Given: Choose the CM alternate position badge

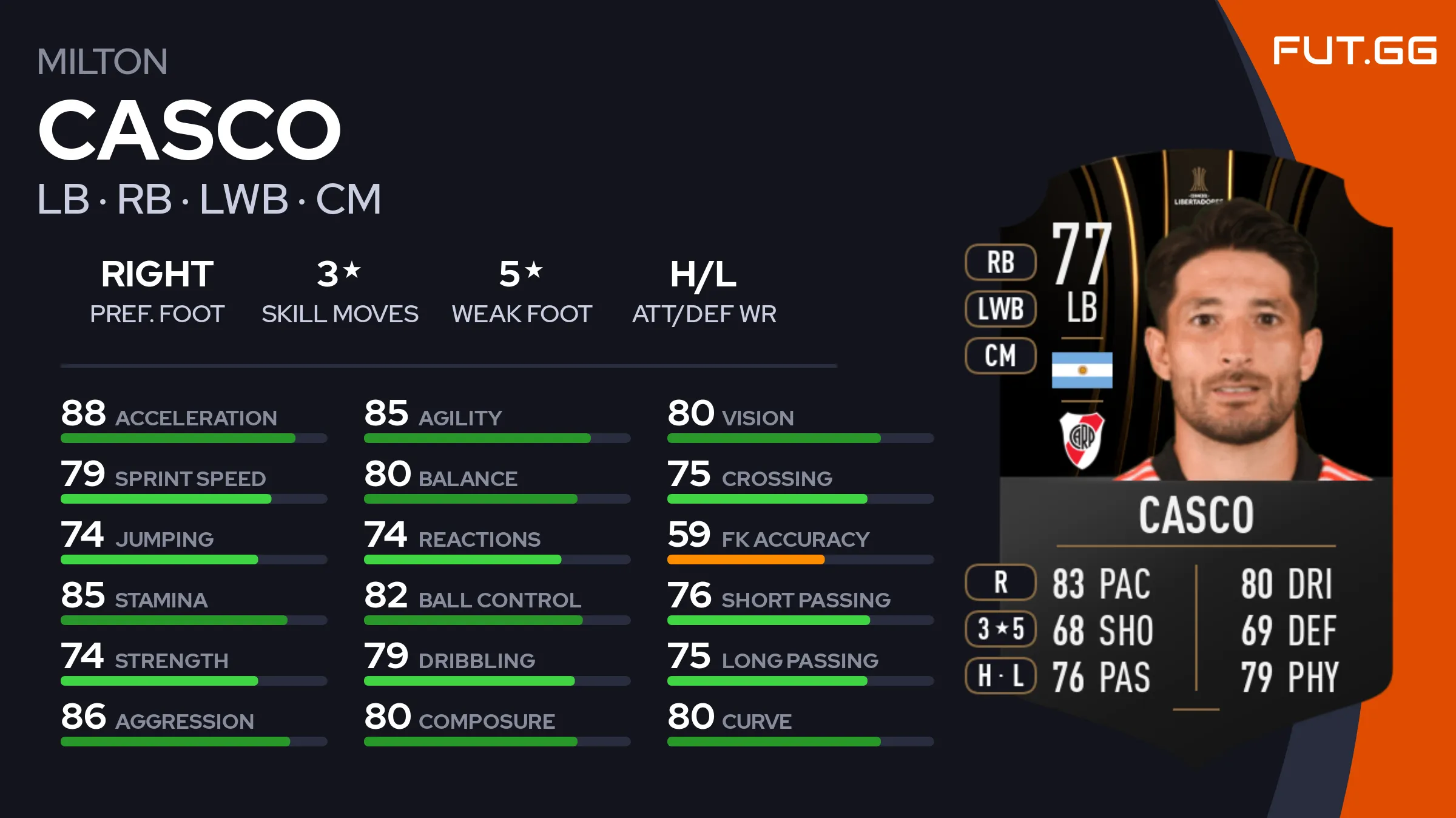Looking at the screenshot, I should pyautogui.click(x=1000, y=356).
